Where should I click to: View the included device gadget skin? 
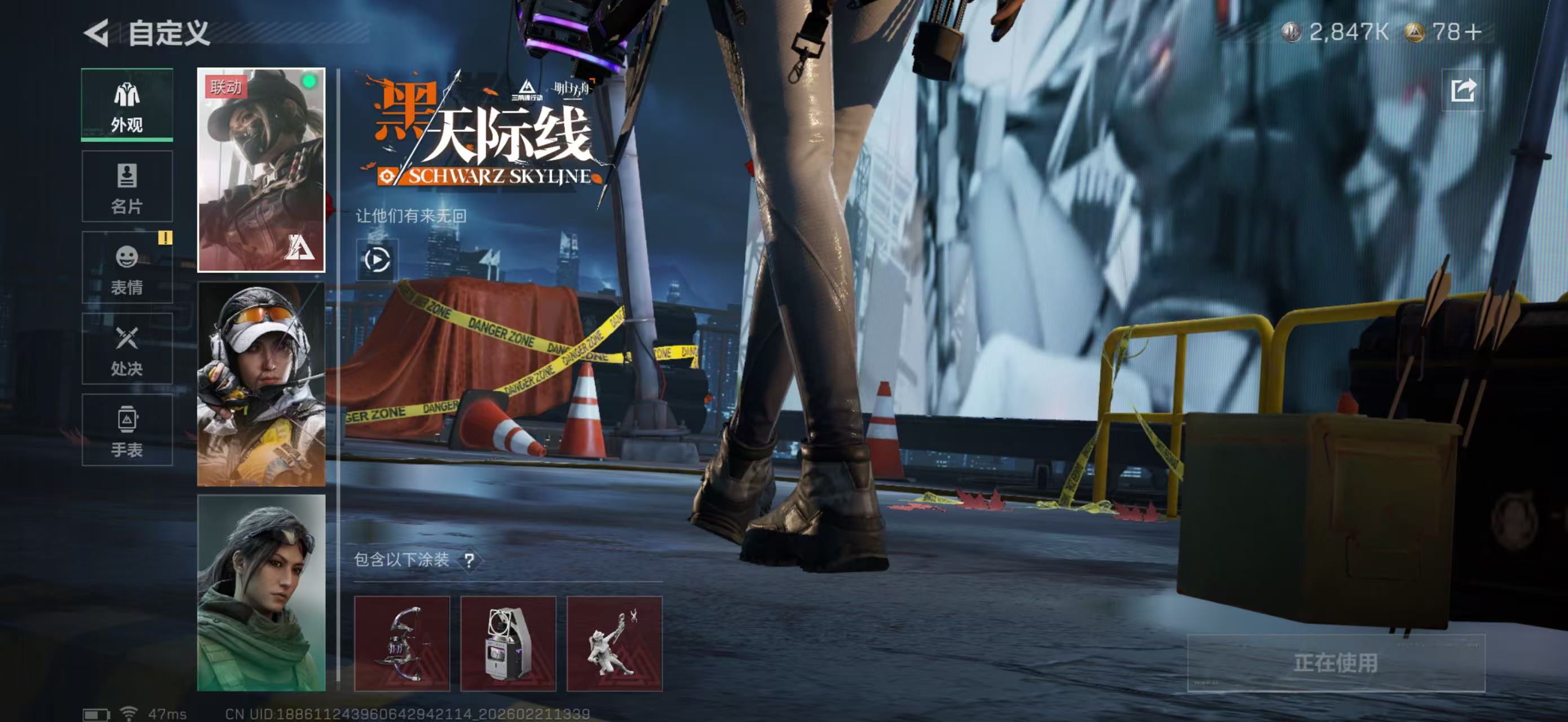coord(507,644)
